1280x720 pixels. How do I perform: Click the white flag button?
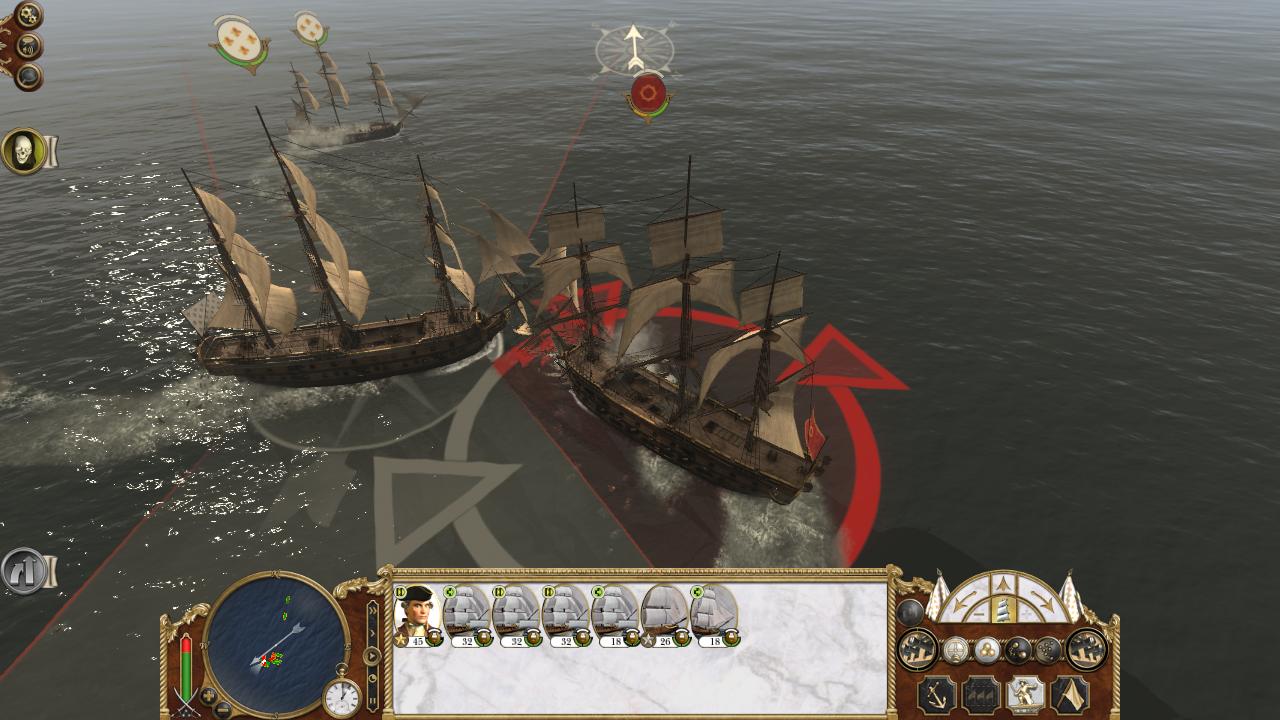point(1070,694)
